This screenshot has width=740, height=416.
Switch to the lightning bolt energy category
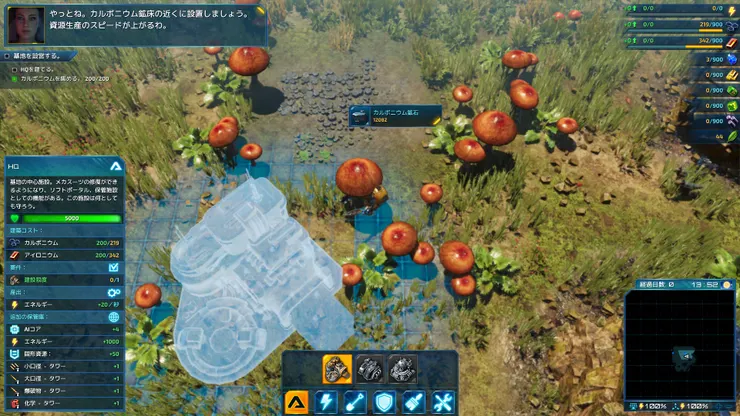[326, 402]
